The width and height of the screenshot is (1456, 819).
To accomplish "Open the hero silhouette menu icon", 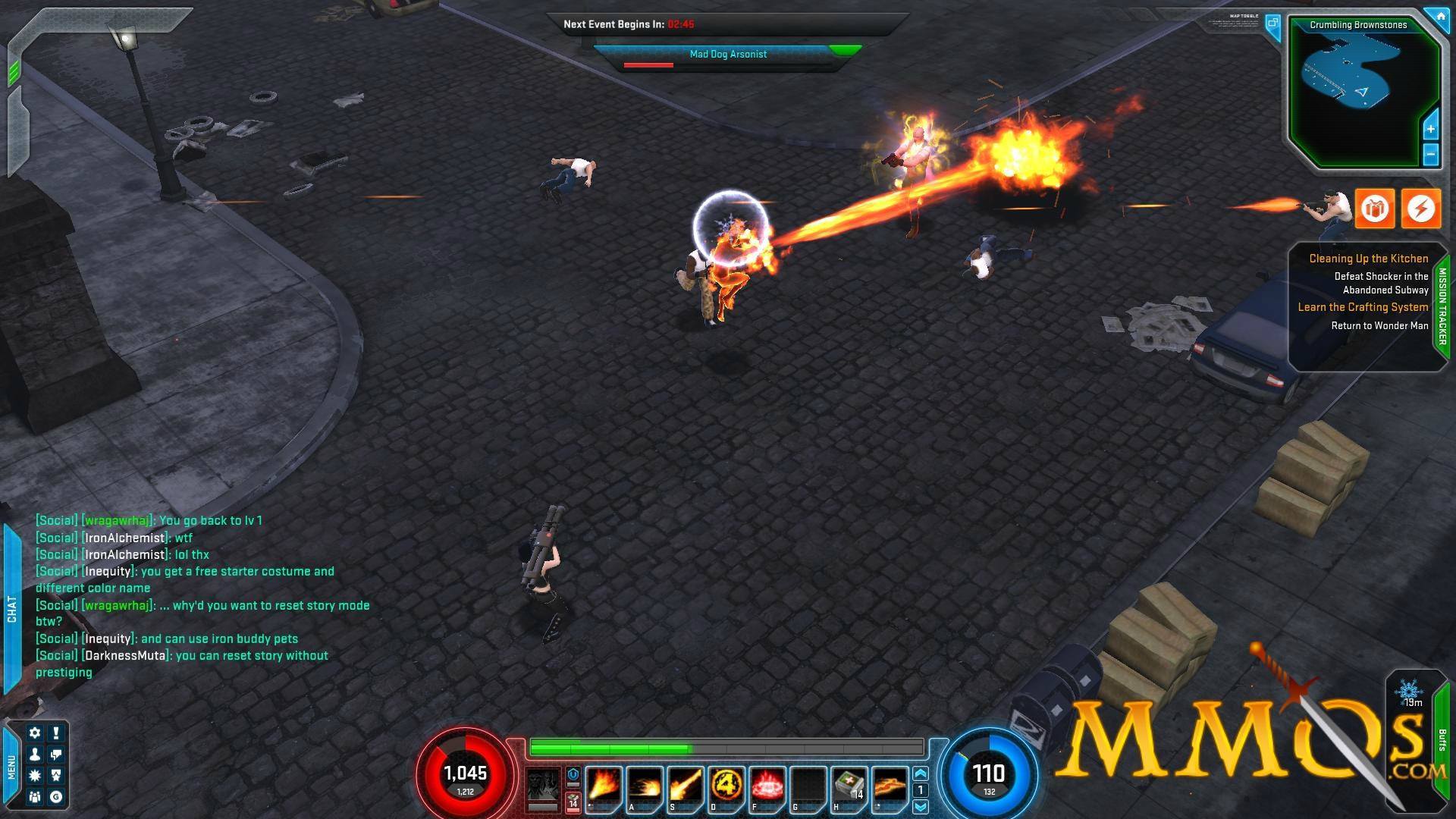I will tap(35, 755).
